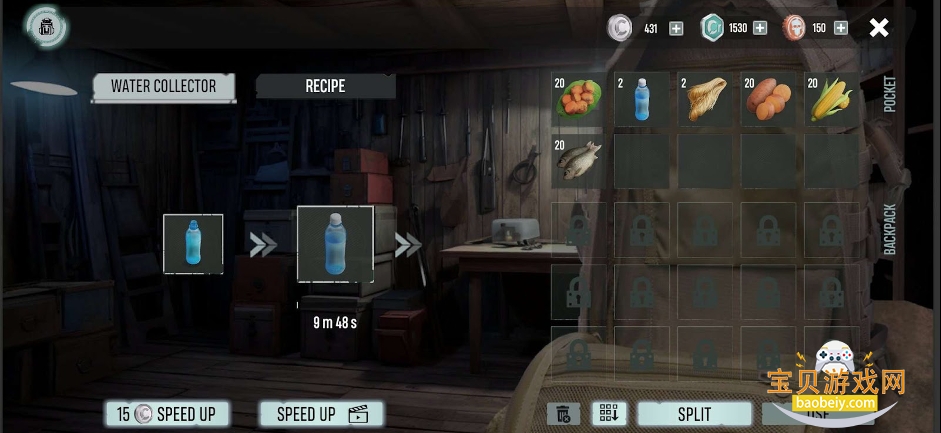Choose the orange berries on leaf slot
This screenshot has height=433, width=941.
pyautogui.click(x=578, y=99)
